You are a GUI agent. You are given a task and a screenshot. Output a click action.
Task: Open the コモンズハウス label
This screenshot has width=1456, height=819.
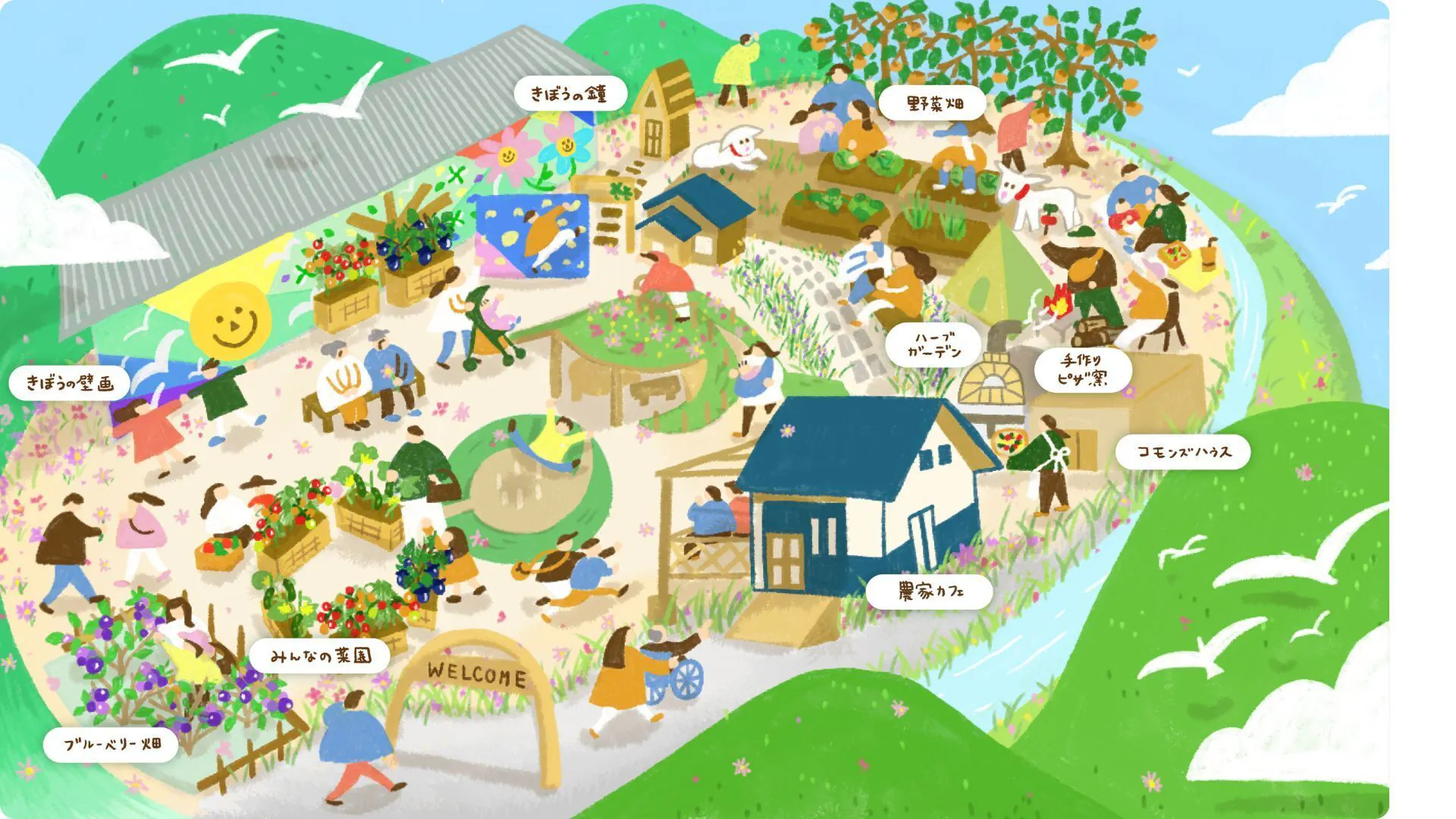tap(1182, 453)
